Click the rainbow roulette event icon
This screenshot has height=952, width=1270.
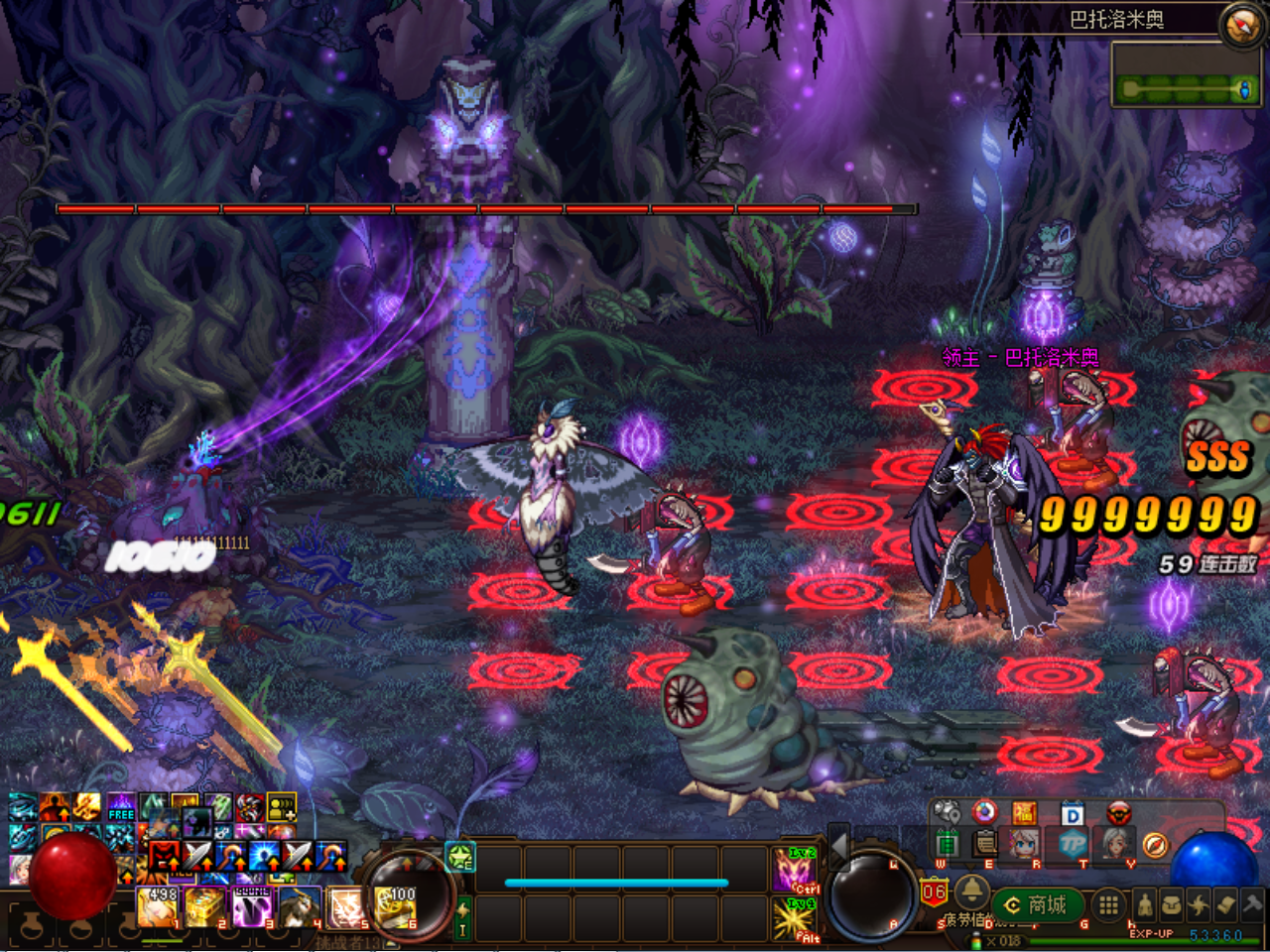(x=984, y=813)
